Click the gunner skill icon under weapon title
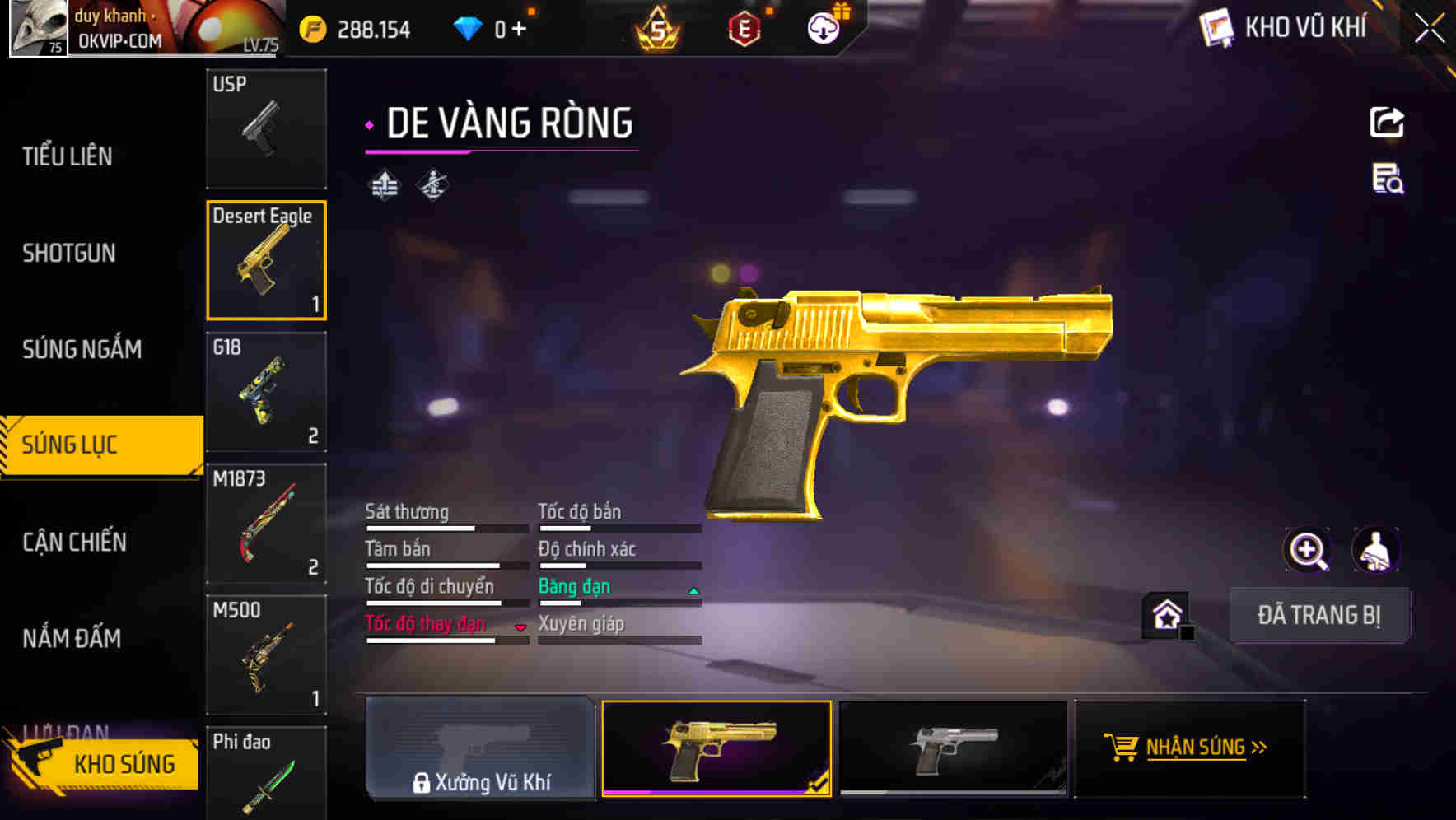Viewport: 1456px width, 820px height. pyautogui.click(x=432, y=184)
